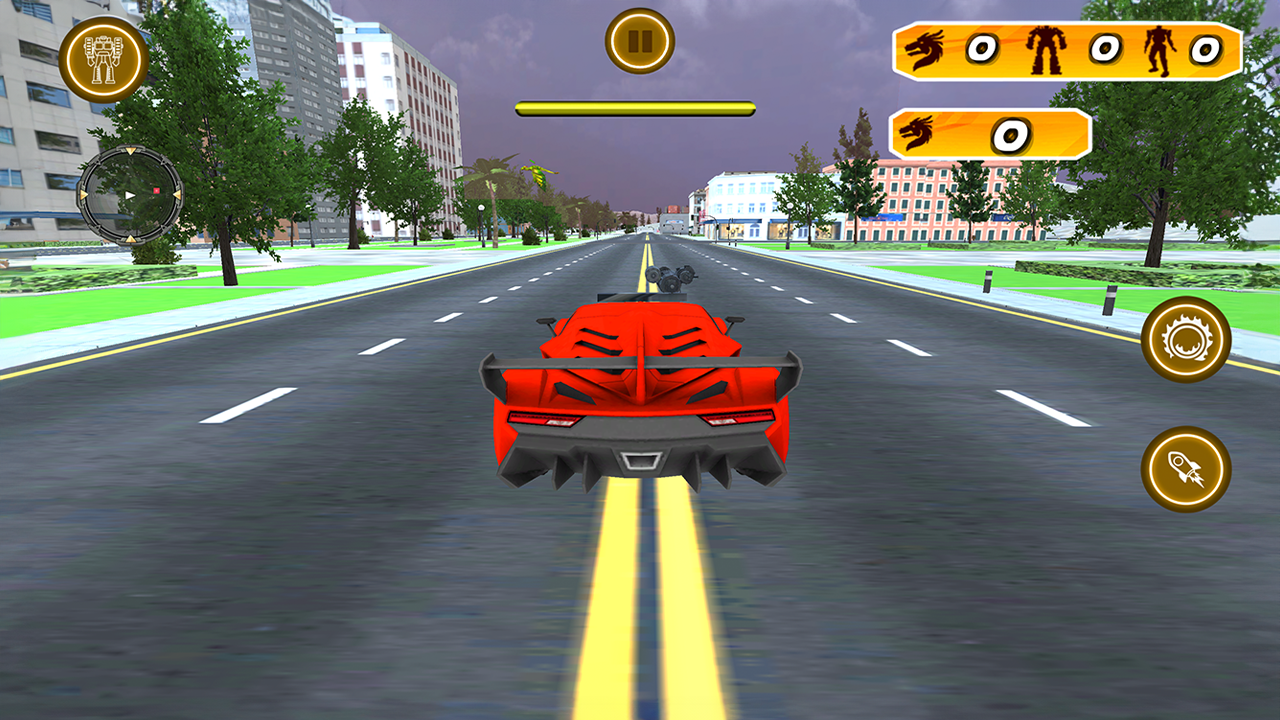The image size is (1280, 720).
Task: Select the dragon icon on the top counter bar
Action: click(925, 47)
